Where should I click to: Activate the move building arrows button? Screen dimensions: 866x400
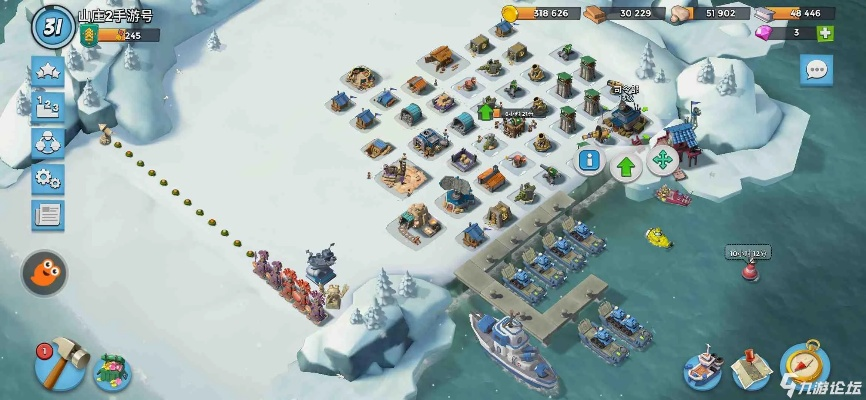coord(662,162)
